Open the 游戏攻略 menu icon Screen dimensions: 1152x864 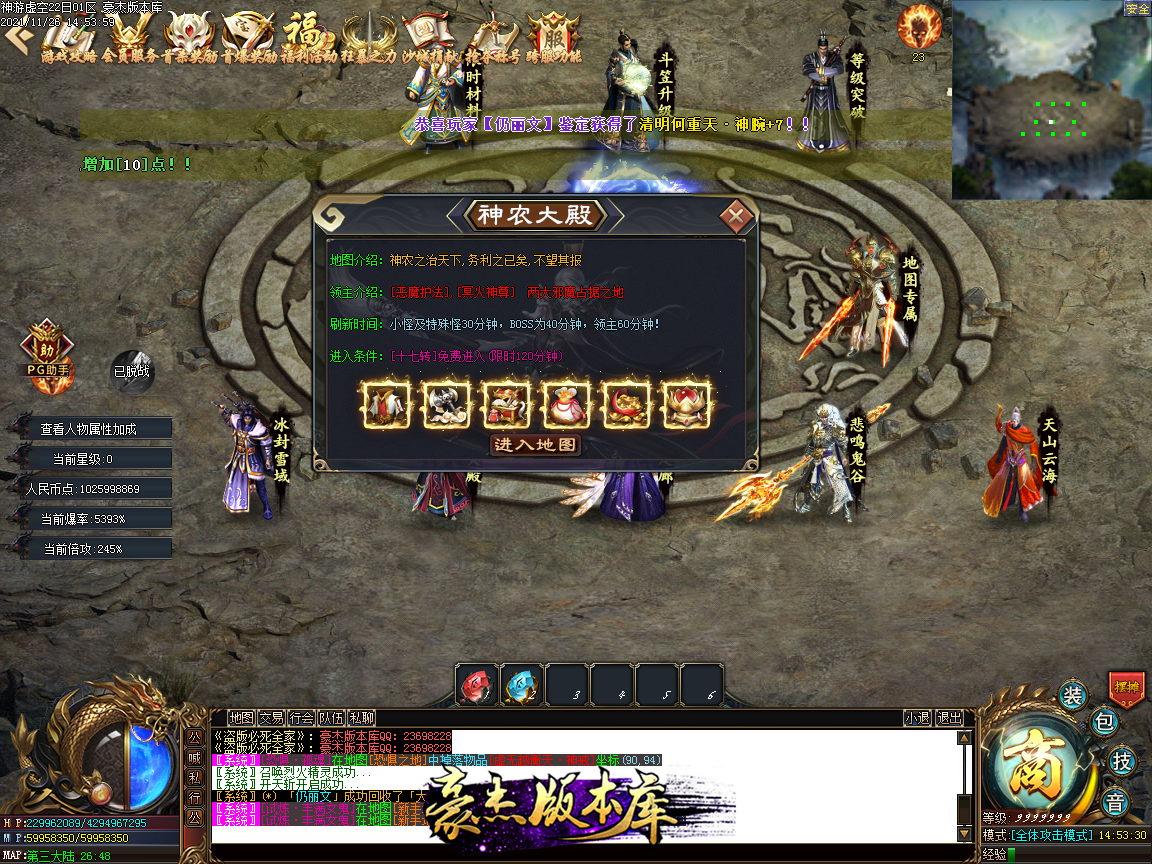pyautogui.click(x=69, y=37)
